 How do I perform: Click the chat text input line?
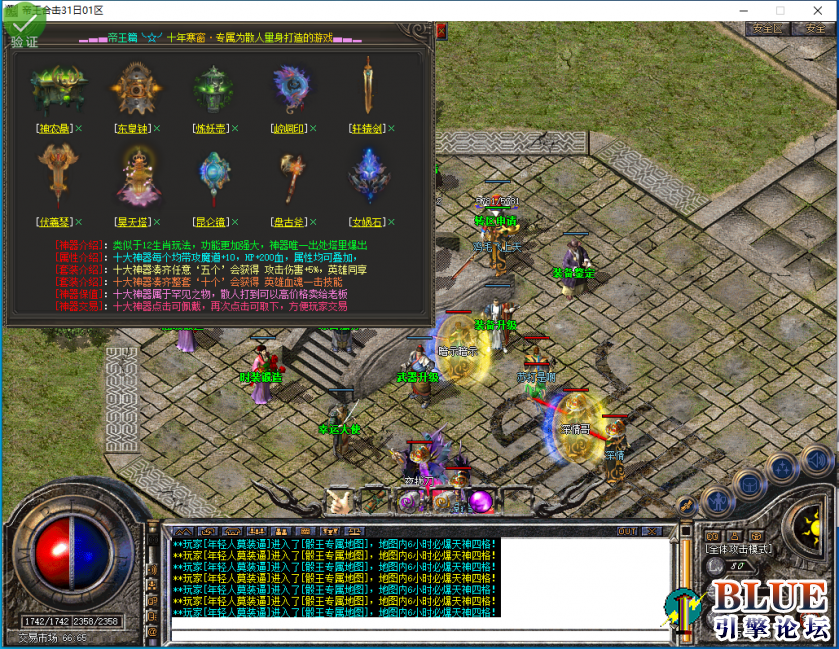point(420,633)
